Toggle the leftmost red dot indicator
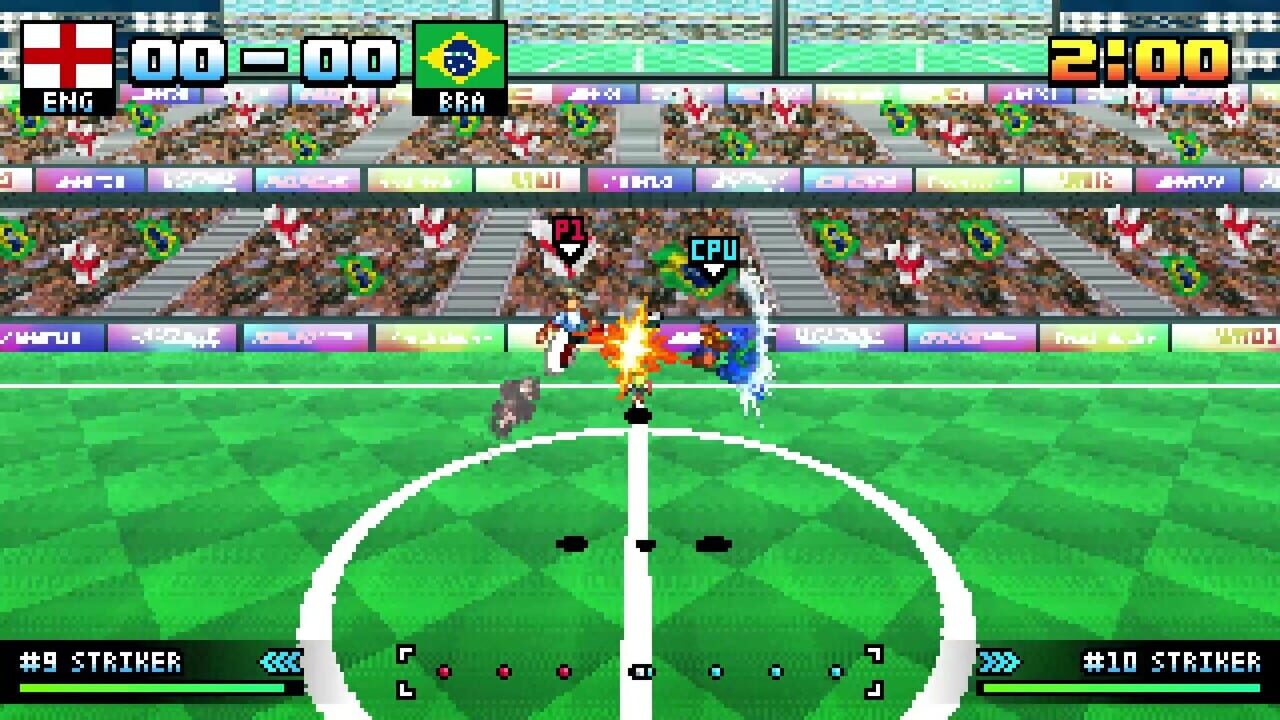1280x720 pixels. point(443,669)
